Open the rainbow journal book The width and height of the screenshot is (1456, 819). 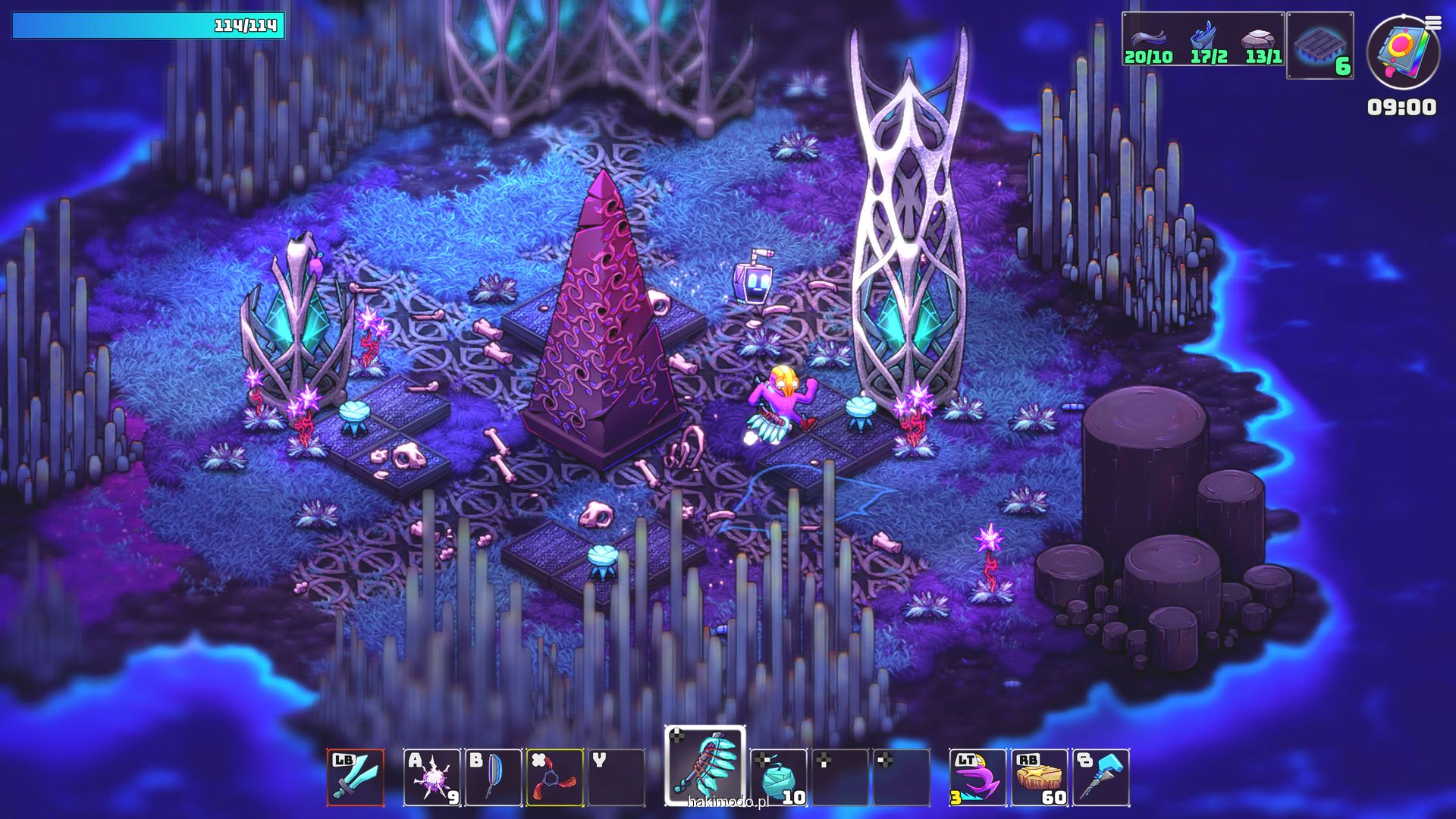point(1402,52)
